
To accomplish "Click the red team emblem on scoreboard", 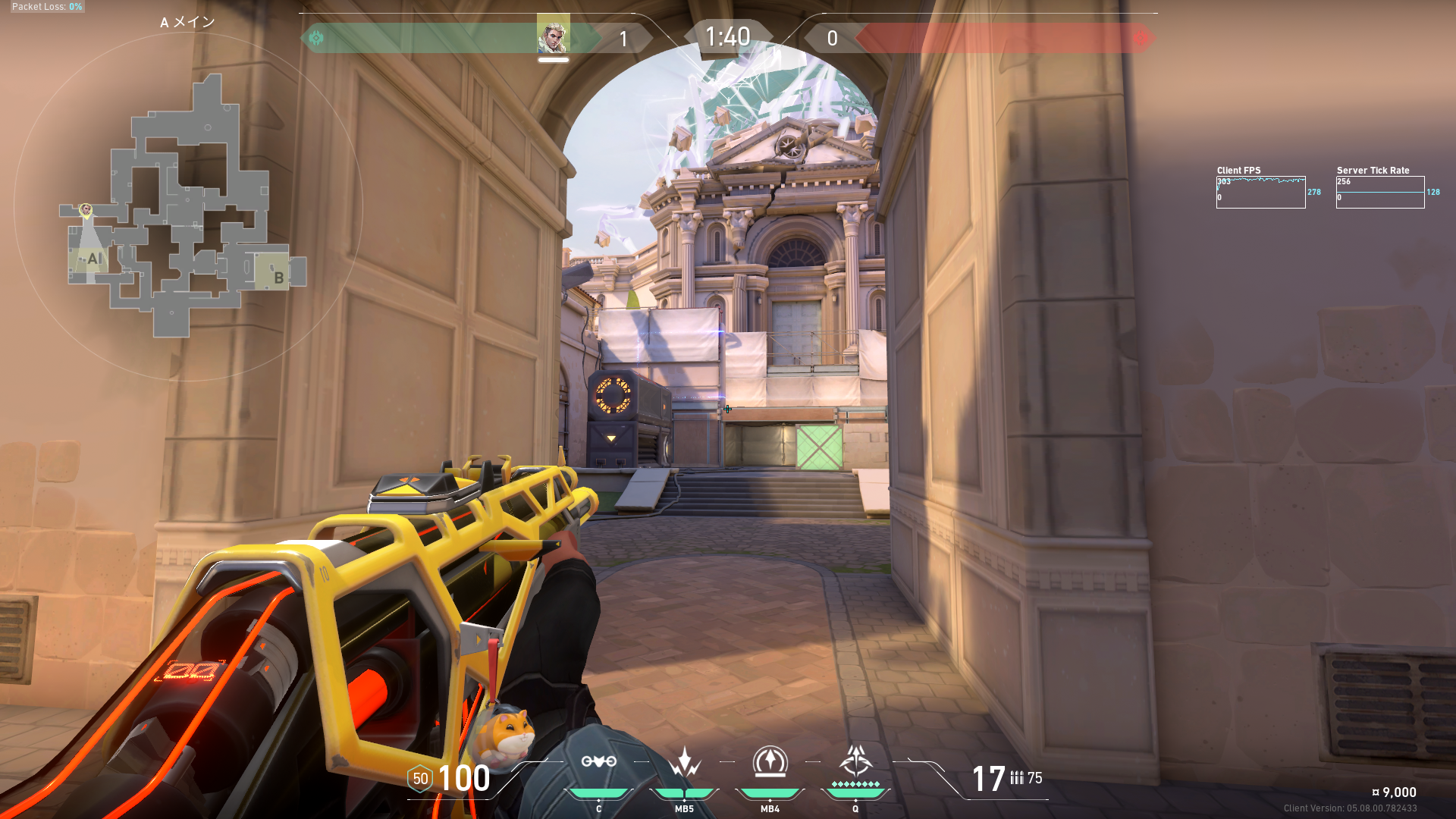I will [x=1140, y=38].
